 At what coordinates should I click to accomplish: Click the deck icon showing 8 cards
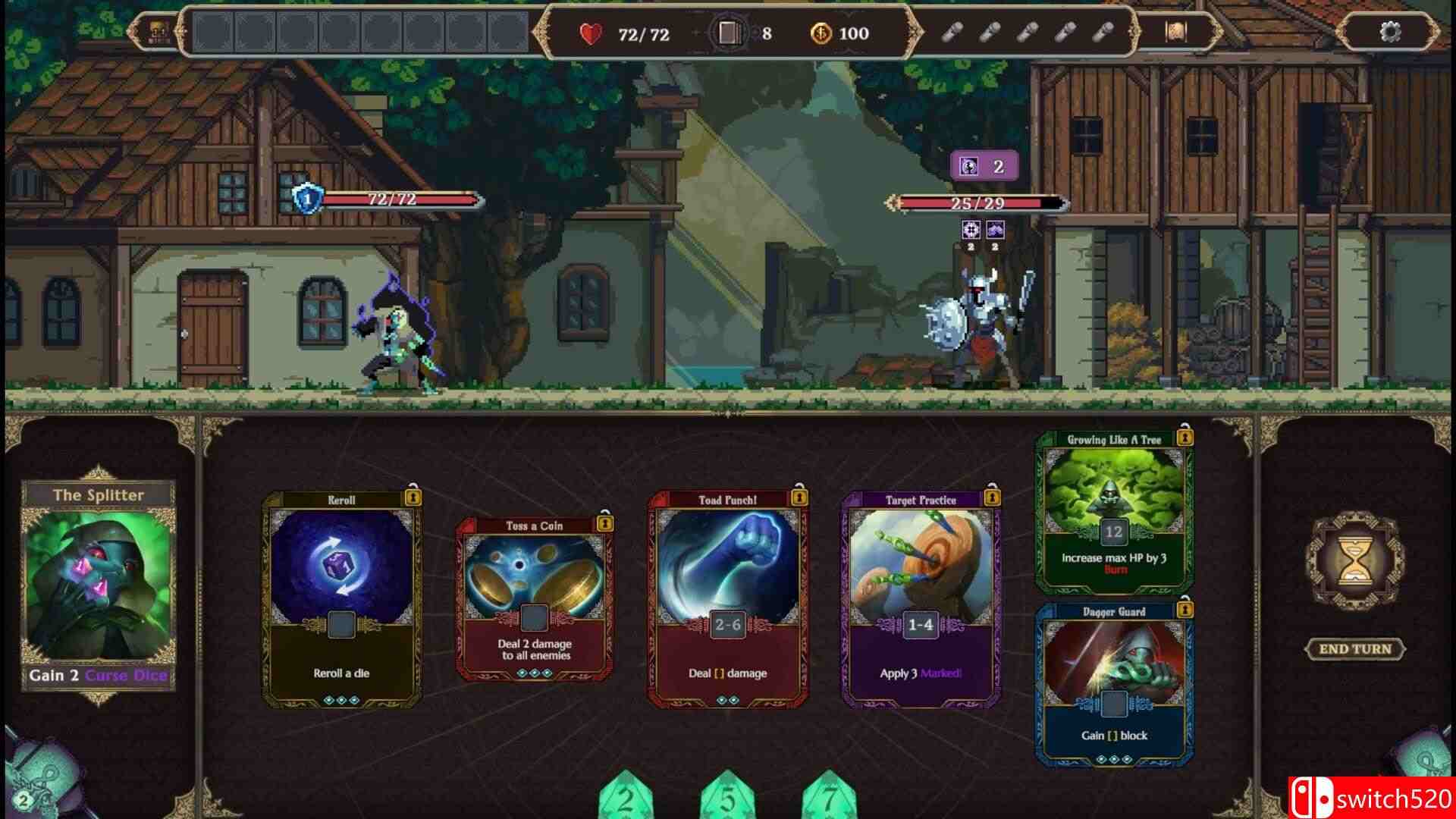click(x=730, y=32)
